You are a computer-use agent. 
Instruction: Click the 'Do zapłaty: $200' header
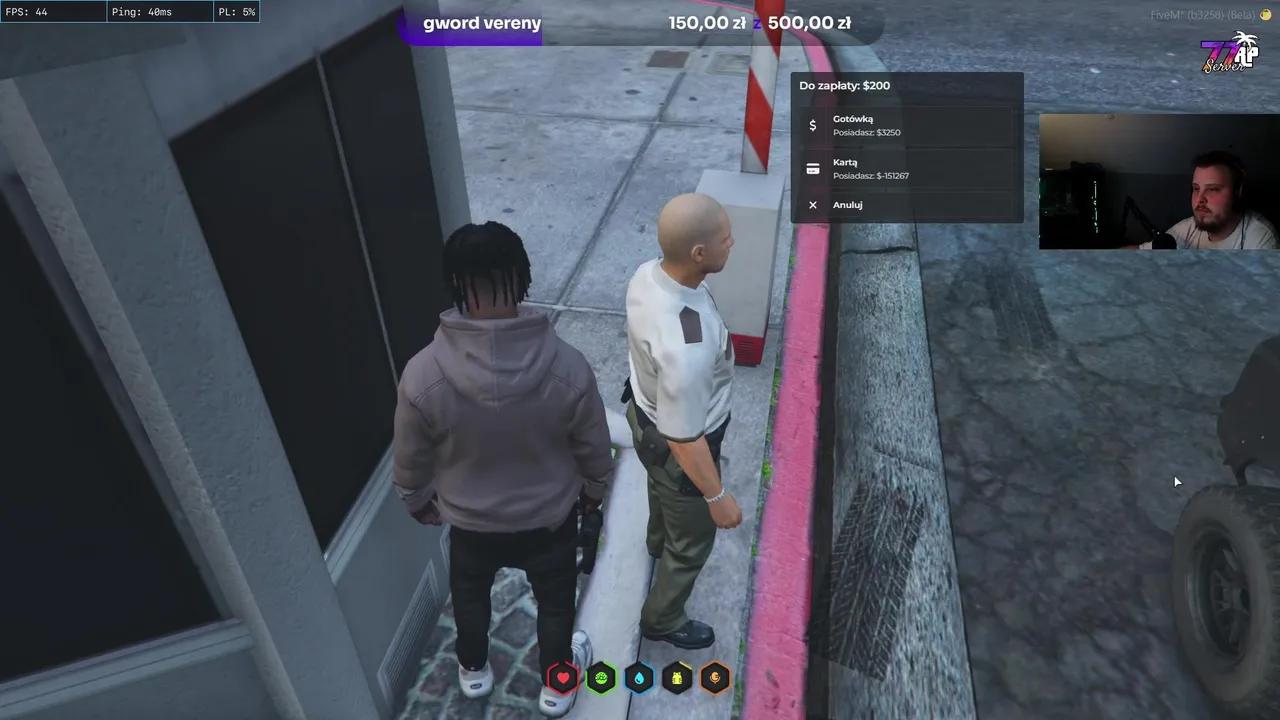click(845, 85)
